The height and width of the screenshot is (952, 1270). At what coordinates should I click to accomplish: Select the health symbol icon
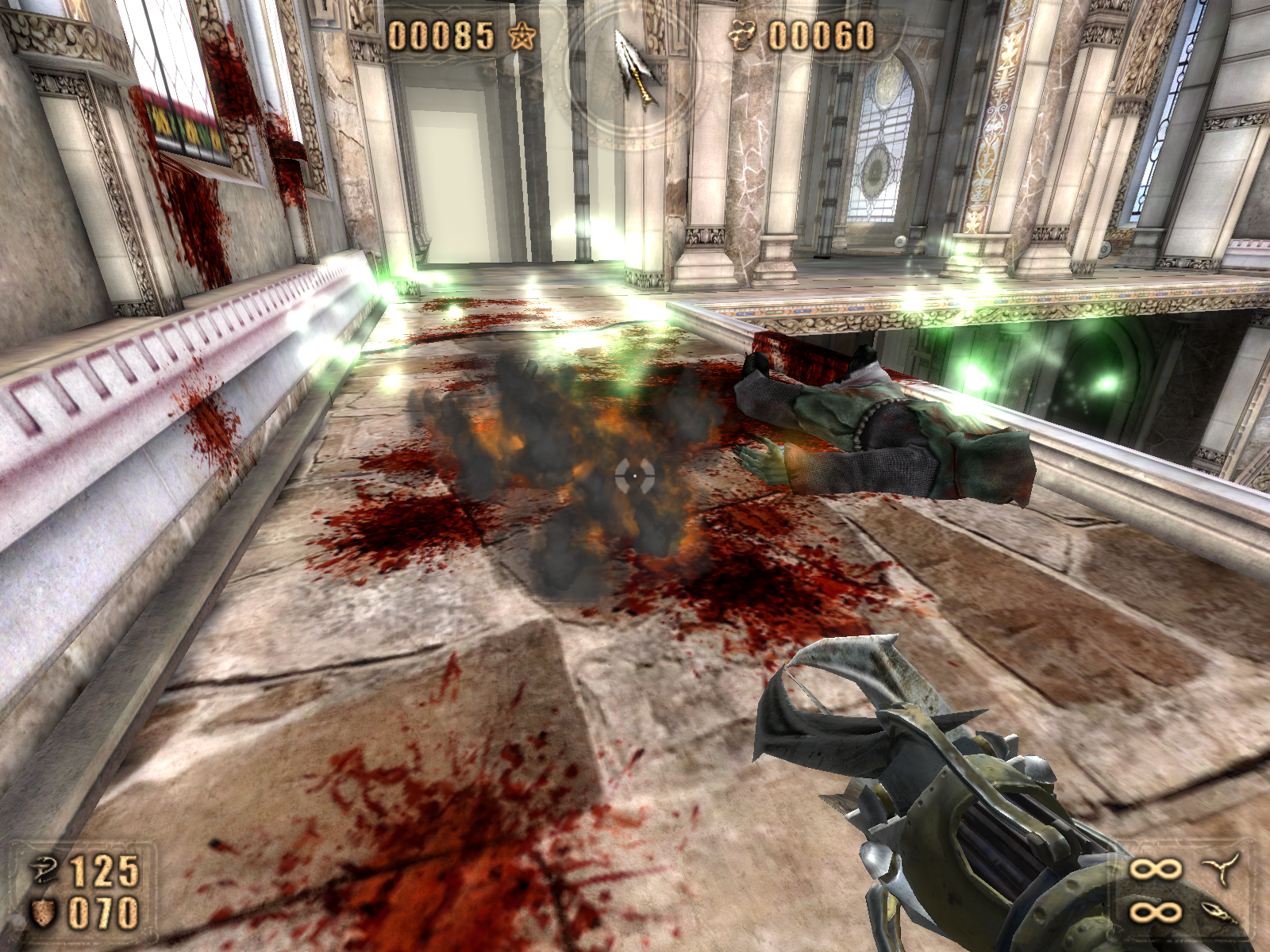(x=45, y=870)
